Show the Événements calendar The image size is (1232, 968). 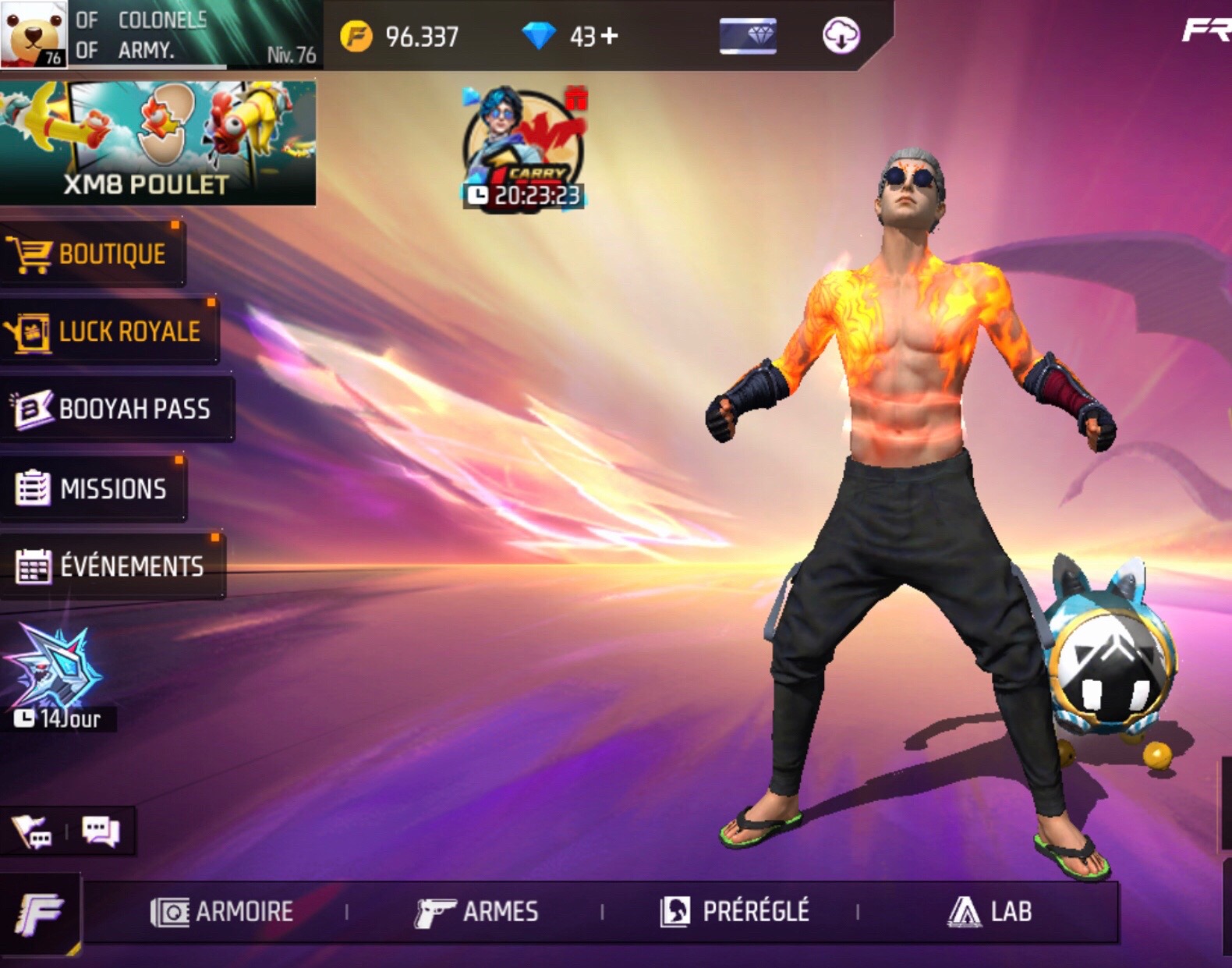[x=112, y=566]
